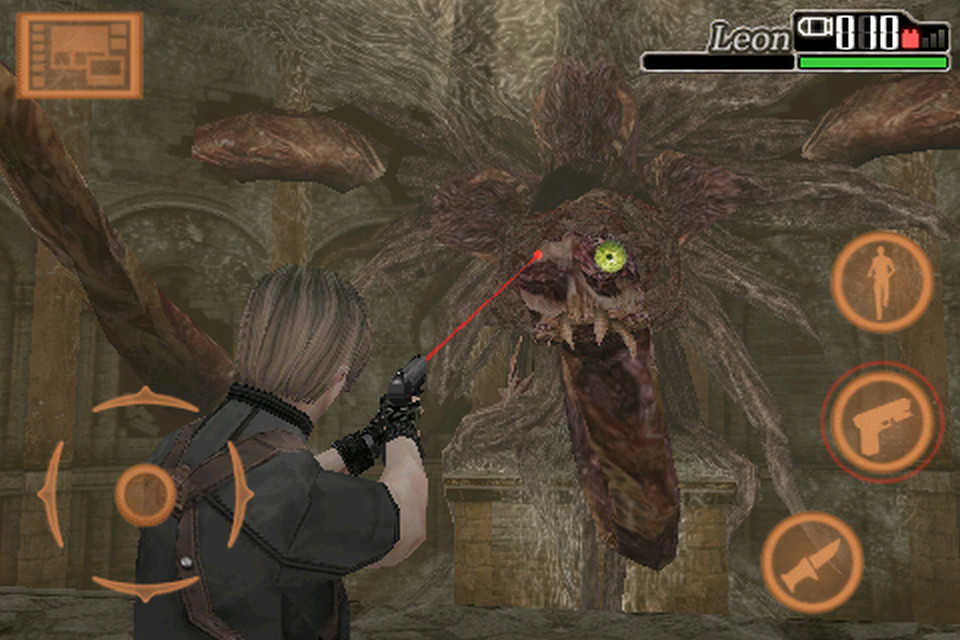Use the knife attack button
Image resolution: width=960 pixels, height=640 pixels.
pyautogui.click(x=812, y=562)
